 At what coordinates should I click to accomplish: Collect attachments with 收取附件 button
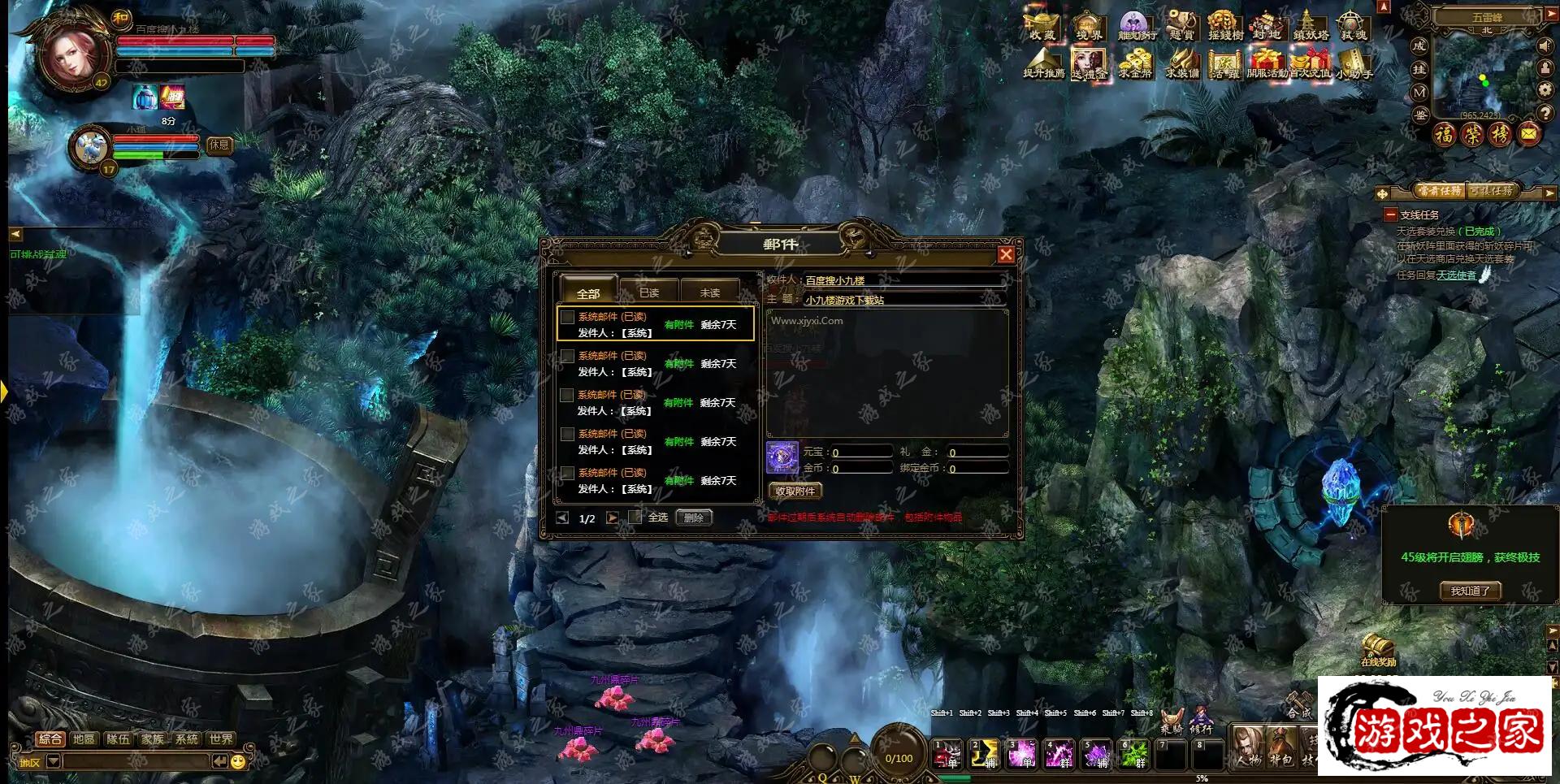click(x=795, y=491)
